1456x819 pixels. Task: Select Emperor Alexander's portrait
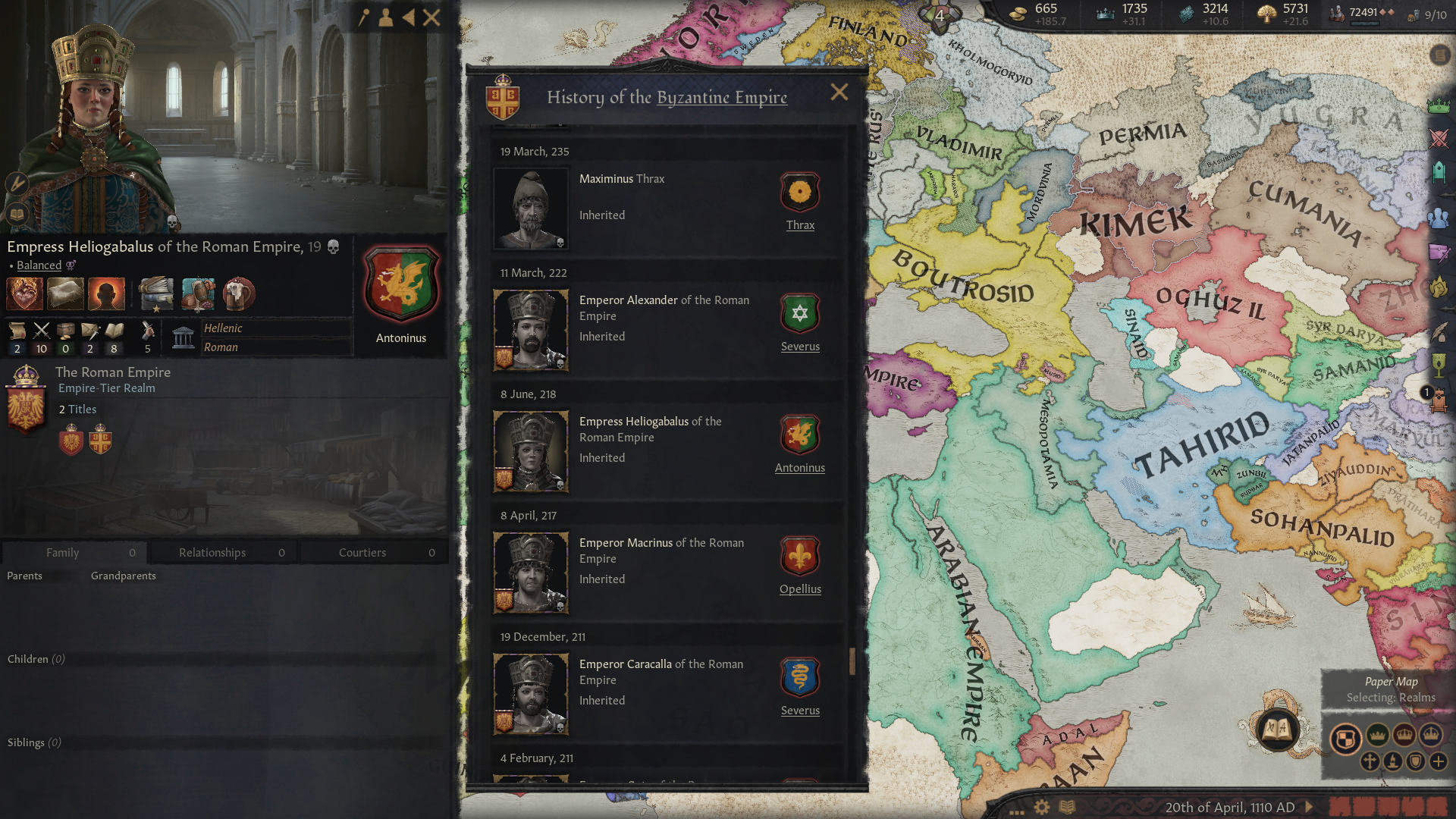pyautogui.click(x=531, y=330)
